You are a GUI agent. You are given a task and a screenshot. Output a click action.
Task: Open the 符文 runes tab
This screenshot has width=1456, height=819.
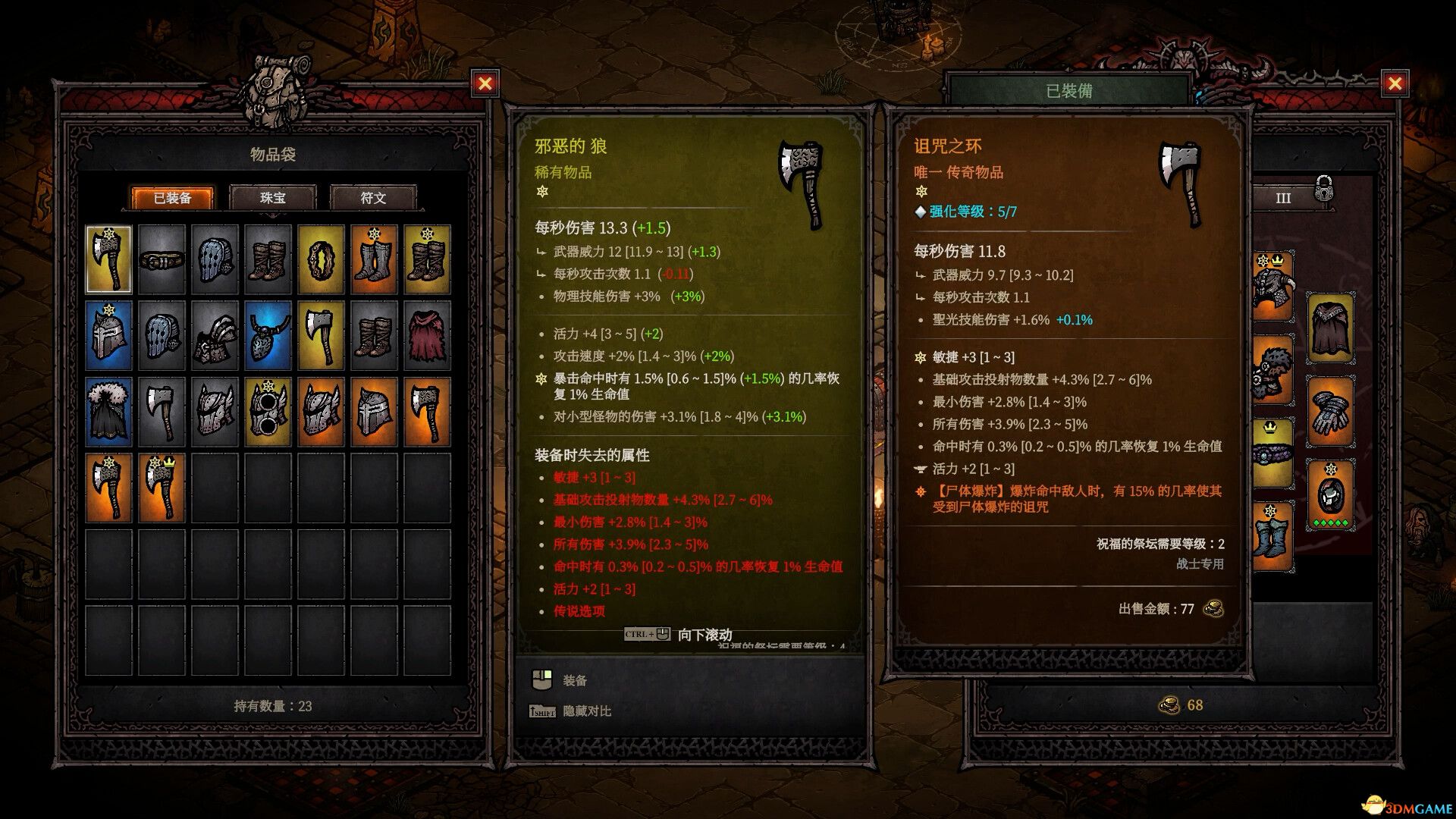click(x=373, y=198)
